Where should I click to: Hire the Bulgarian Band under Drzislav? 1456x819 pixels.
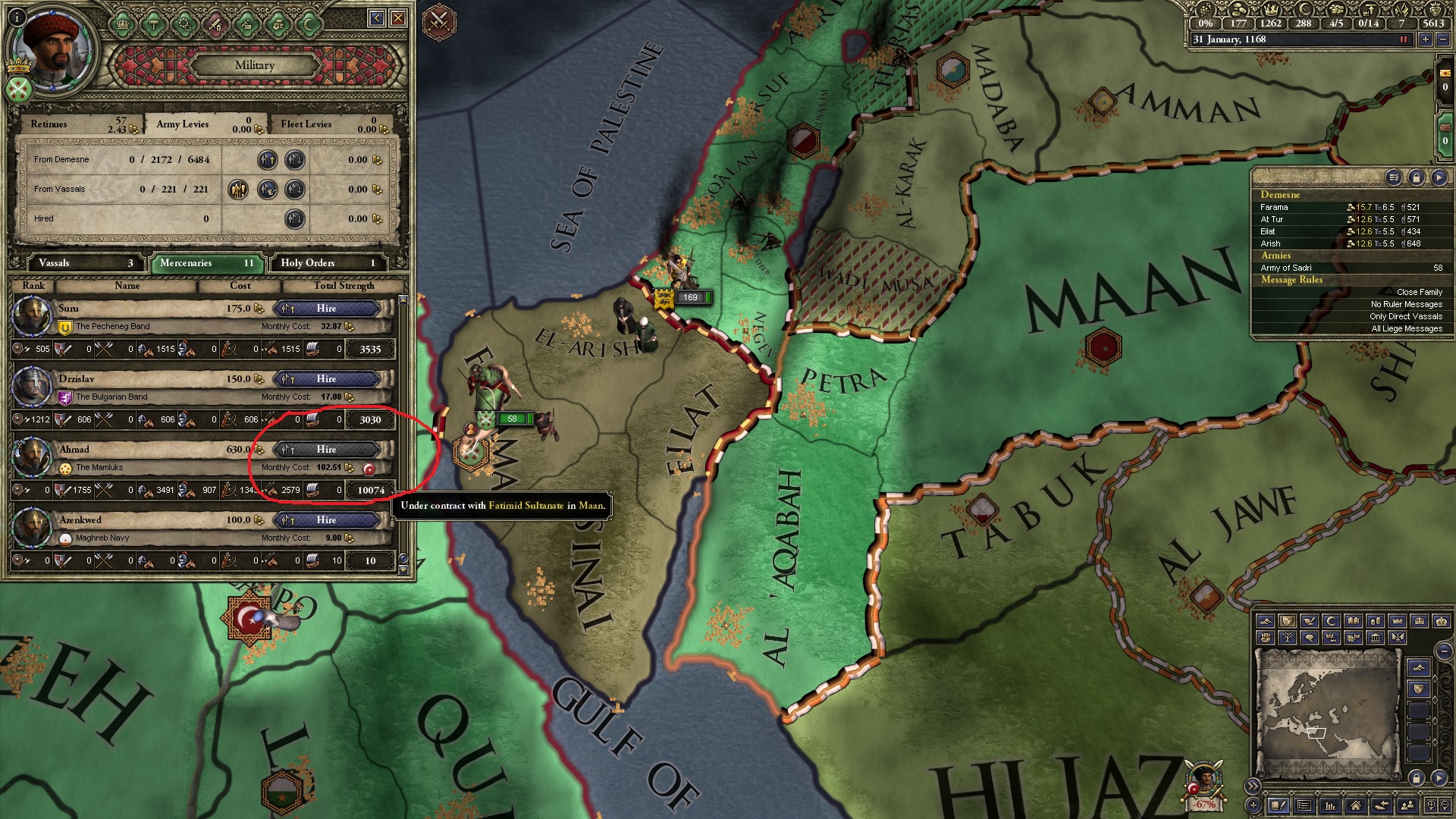pos(328,378)
